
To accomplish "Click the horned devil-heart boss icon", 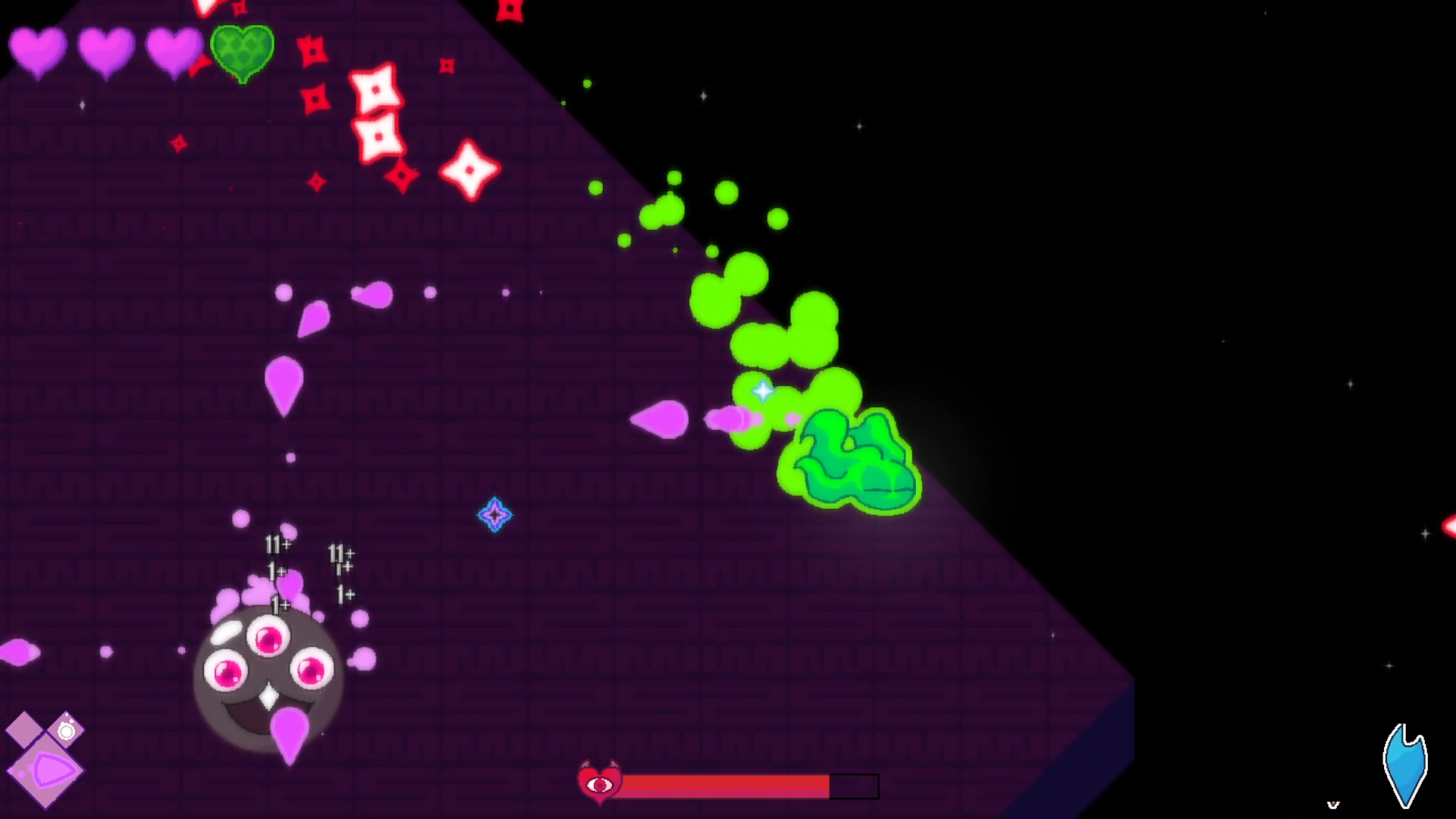I will (600, 783).
